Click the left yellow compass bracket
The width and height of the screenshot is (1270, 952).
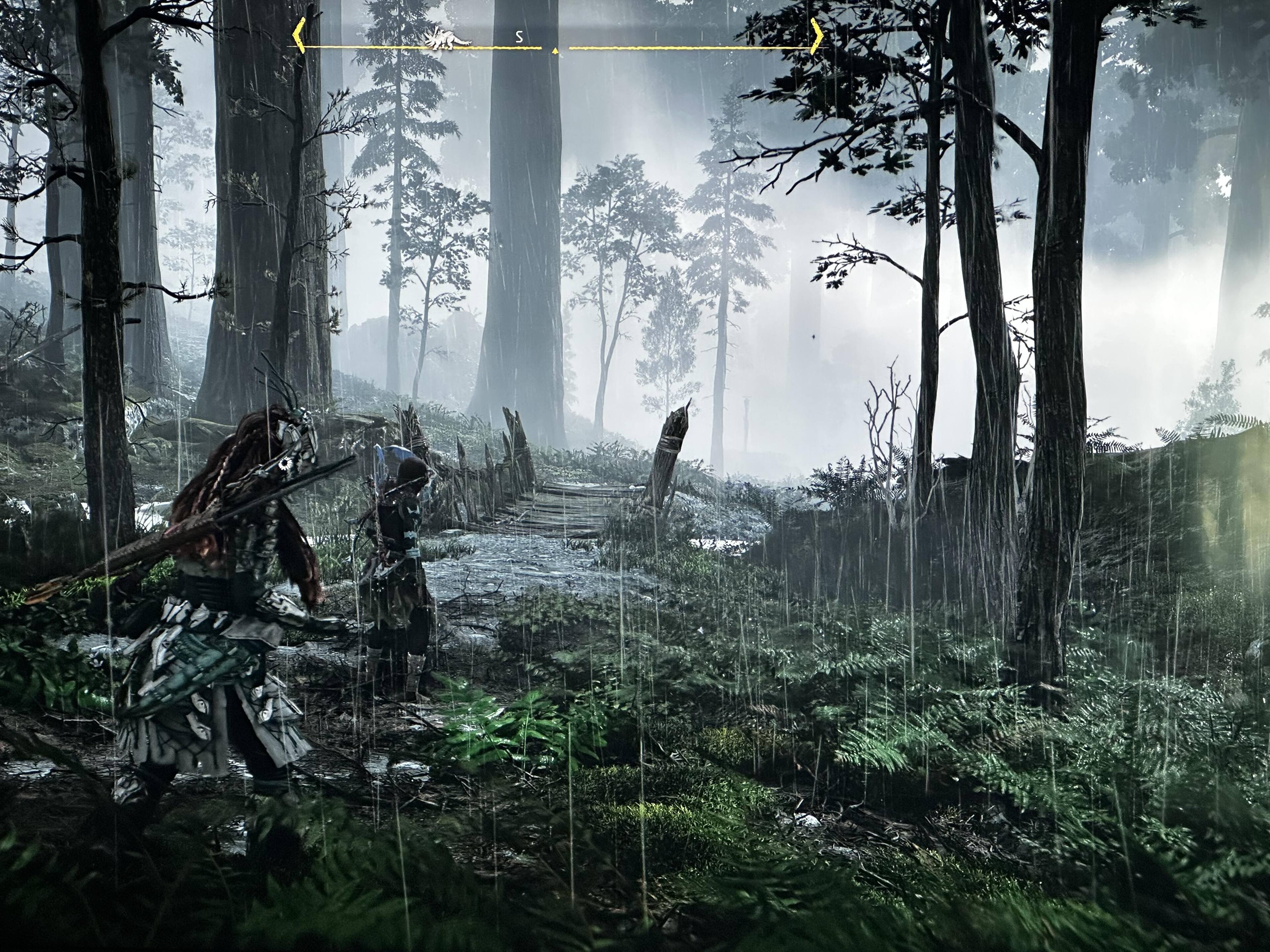pyautogui.click(x=298, y=36)
